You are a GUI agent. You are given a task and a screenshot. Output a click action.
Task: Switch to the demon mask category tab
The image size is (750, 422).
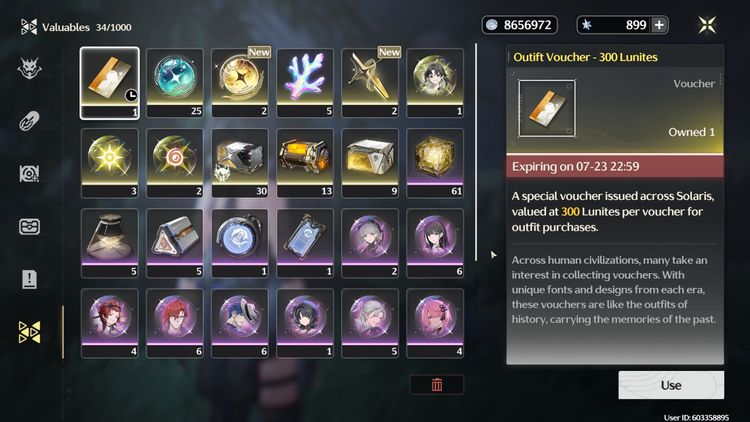[x=29, y=68]
